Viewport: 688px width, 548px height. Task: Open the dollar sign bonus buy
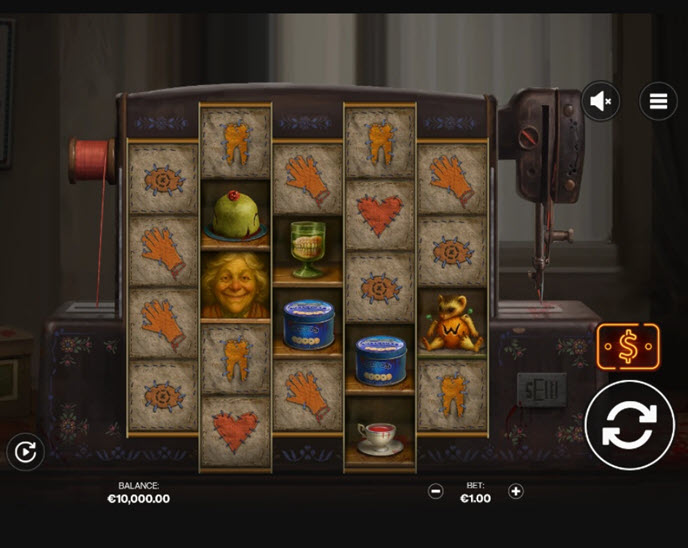tap(628, 348)
